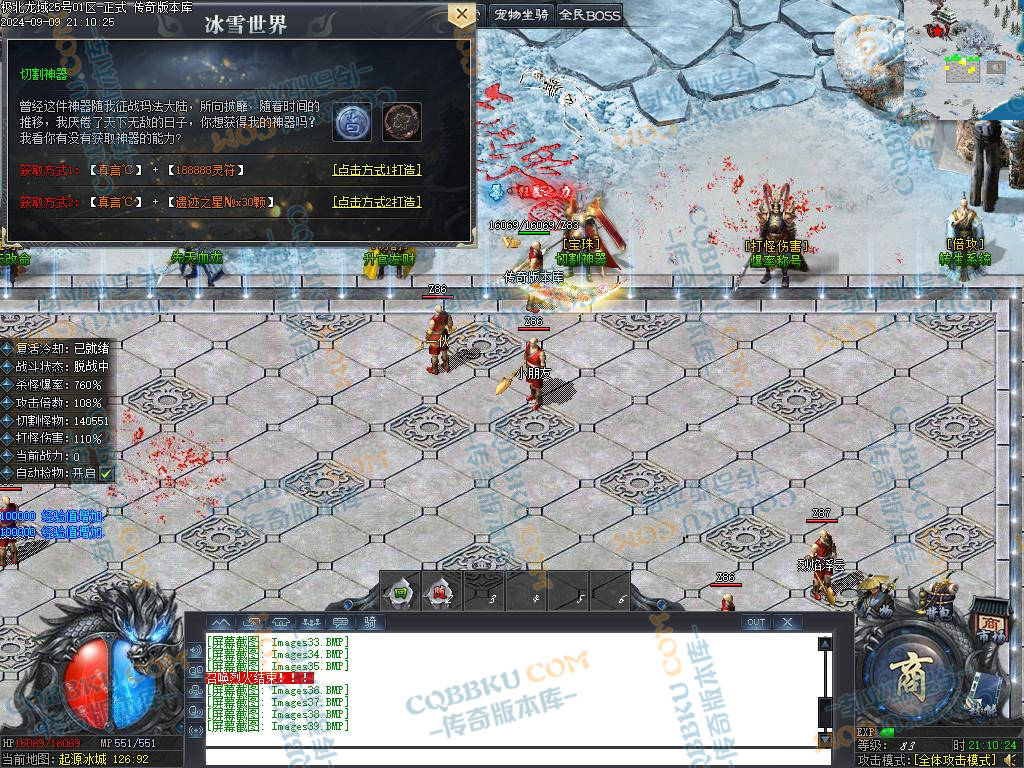
Task: Change the 全体攻击模式 attack mode setting
Action: (966, 760)
